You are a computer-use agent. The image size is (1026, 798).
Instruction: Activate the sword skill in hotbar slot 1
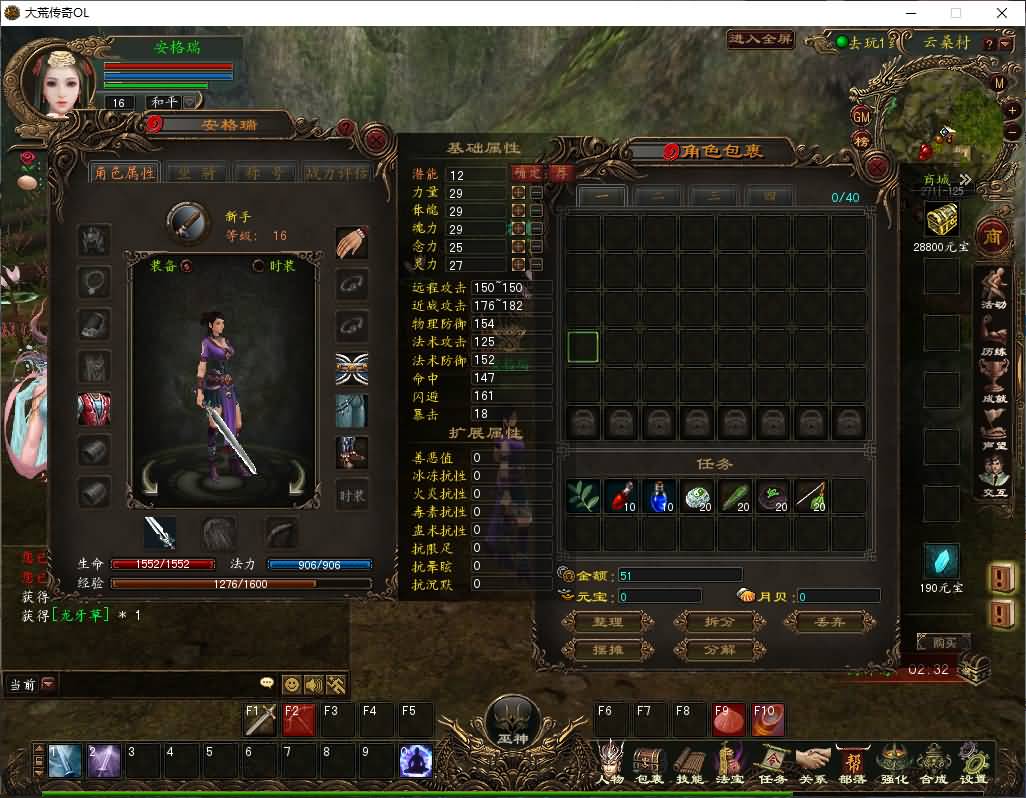[65, 762]
